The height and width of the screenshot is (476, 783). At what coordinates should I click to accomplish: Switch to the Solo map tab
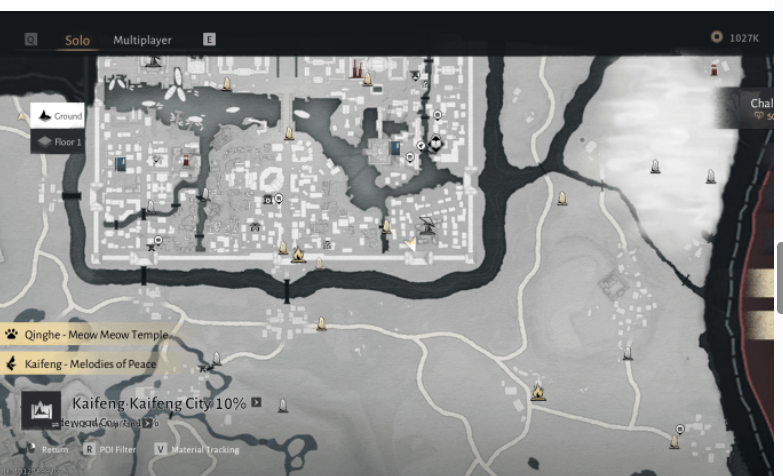[x=77, y=40]
